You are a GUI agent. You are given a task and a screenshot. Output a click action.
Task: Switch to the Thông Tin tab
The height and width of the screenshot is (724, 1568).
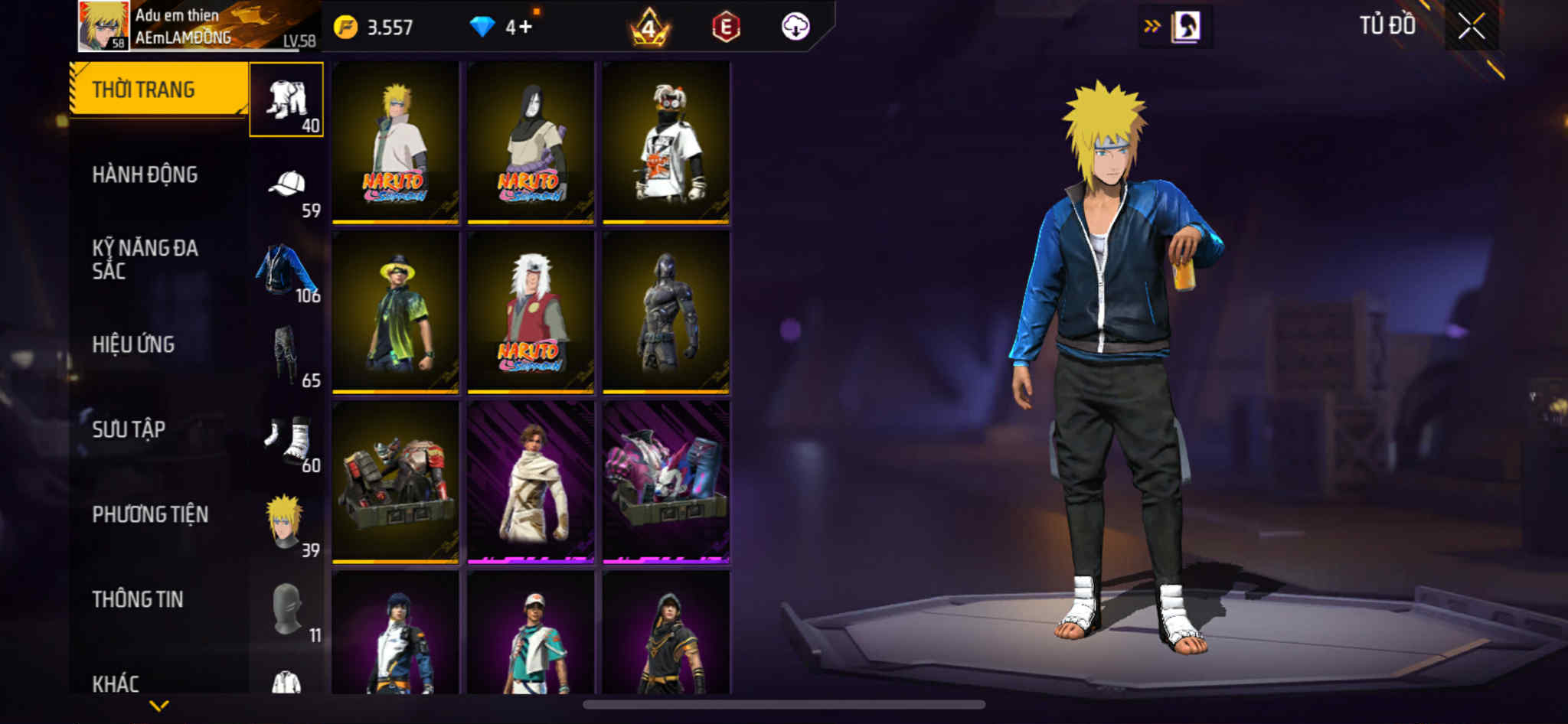(138, 599)
